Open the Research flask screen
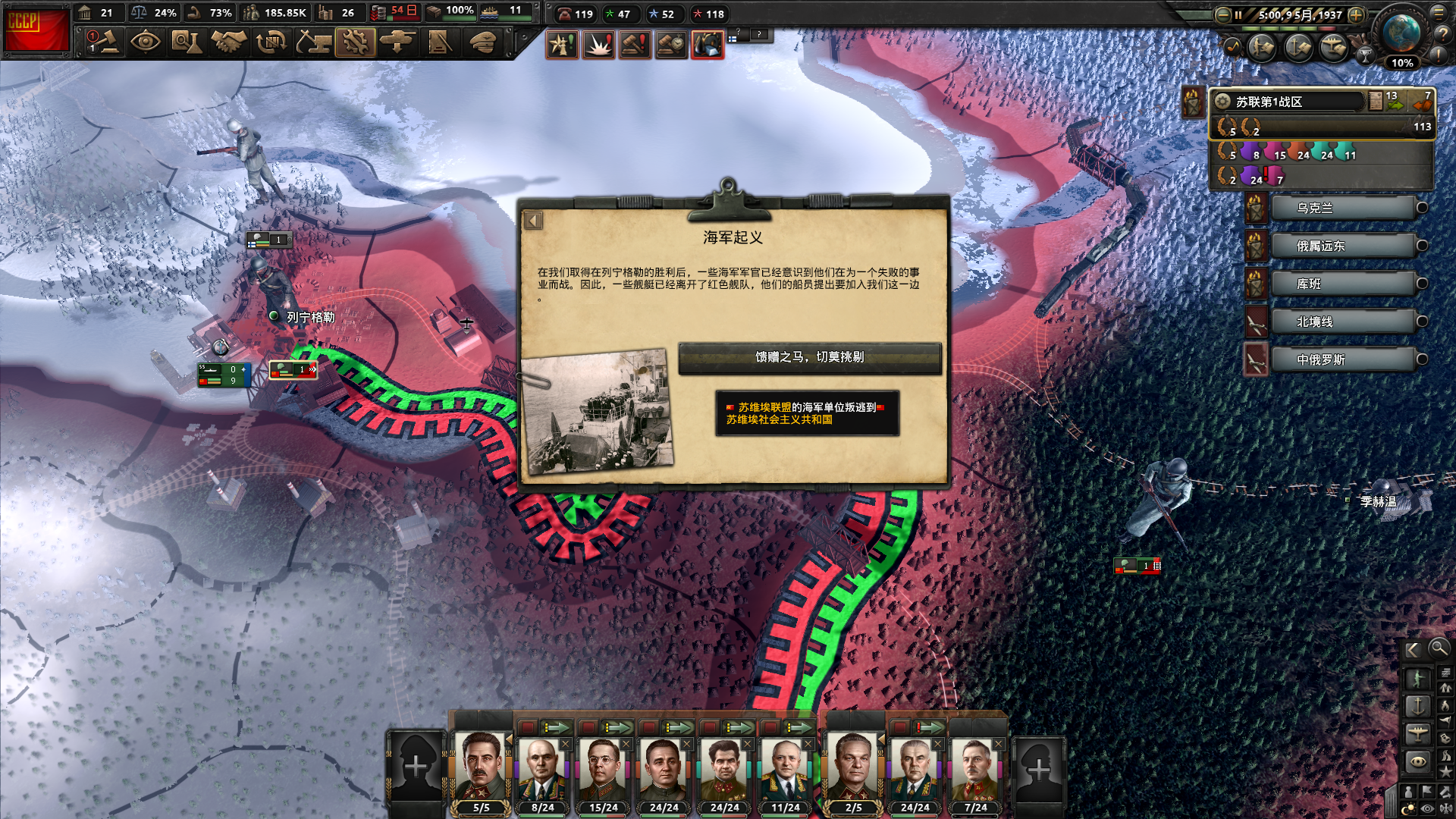Viewport: 1456px width, 819px height. (x=186, y=42)
